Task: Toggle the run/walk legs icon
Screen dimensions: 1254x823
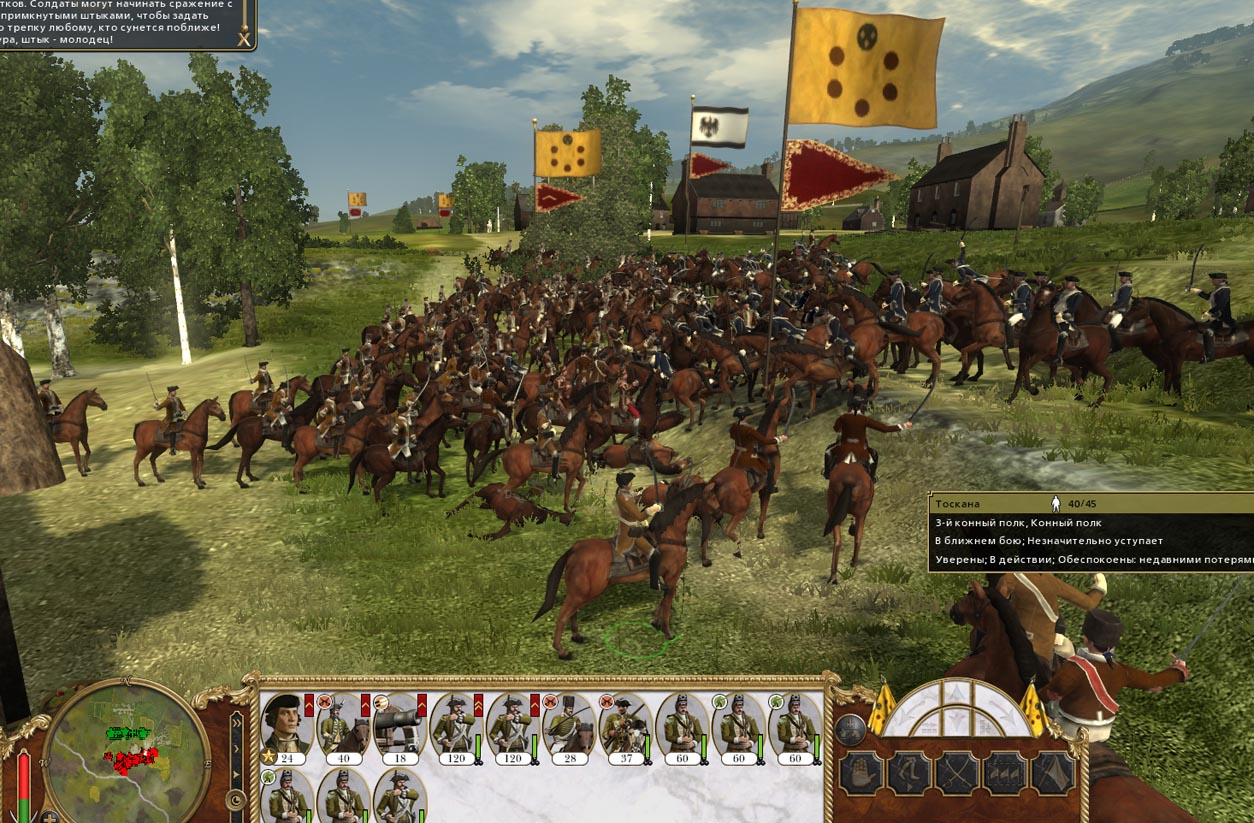Action: point(909,773)
